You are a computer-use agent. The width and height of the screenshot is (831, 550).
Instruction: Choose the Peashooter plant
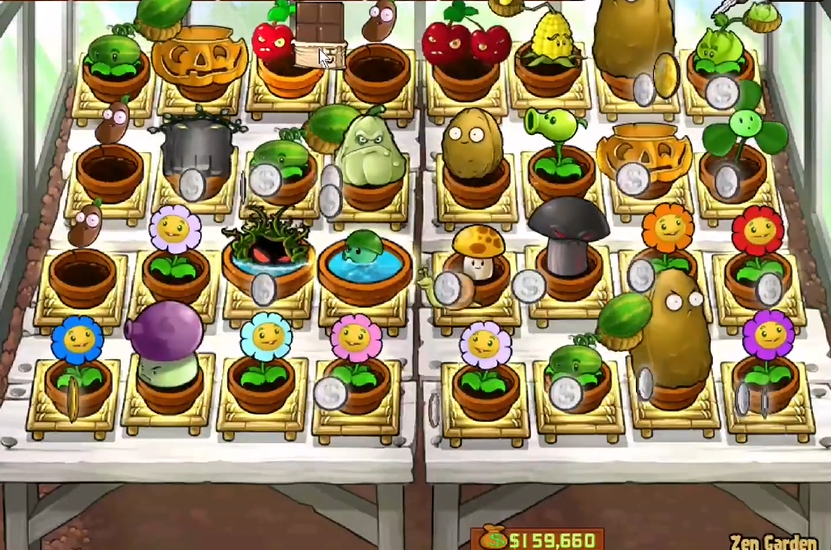coord(555,132)
